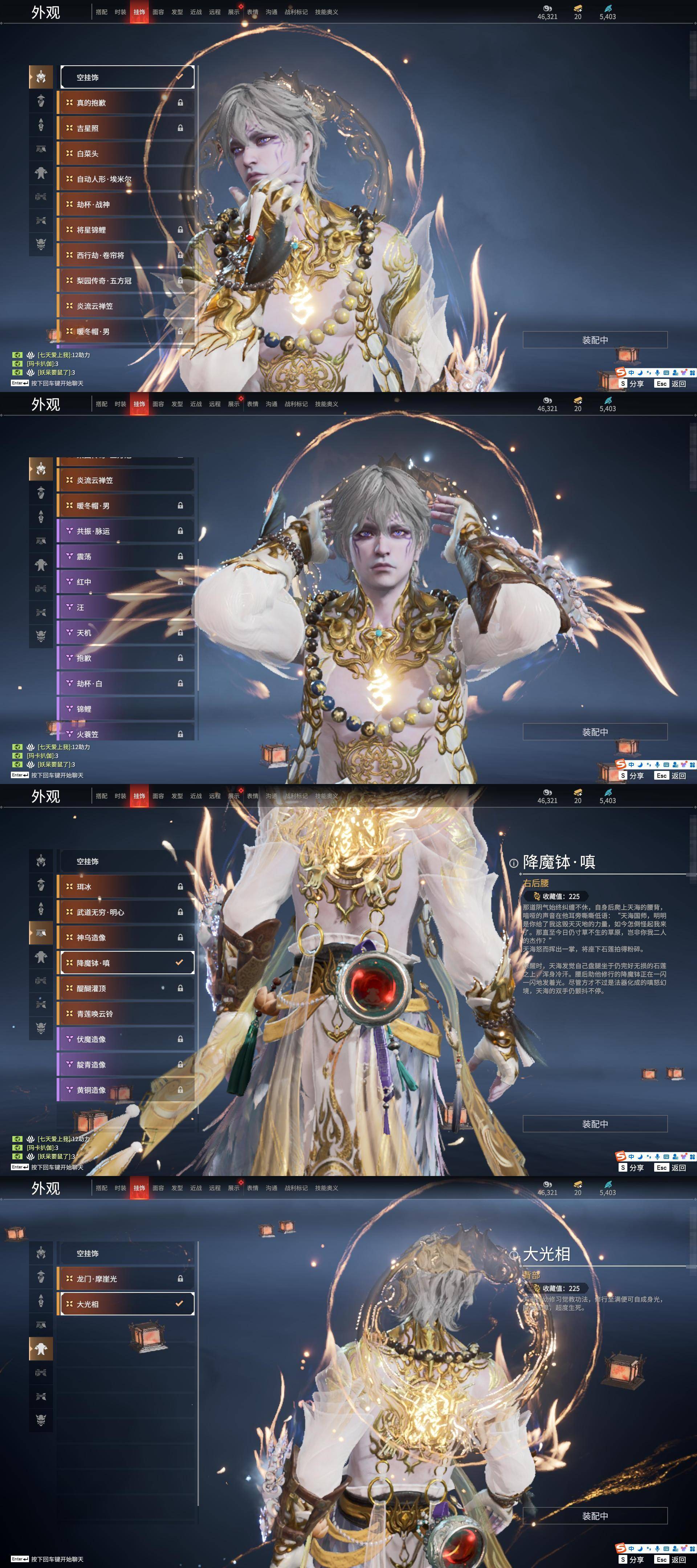Pick 自动人形·埃米尔 from the list

point(127,179)
